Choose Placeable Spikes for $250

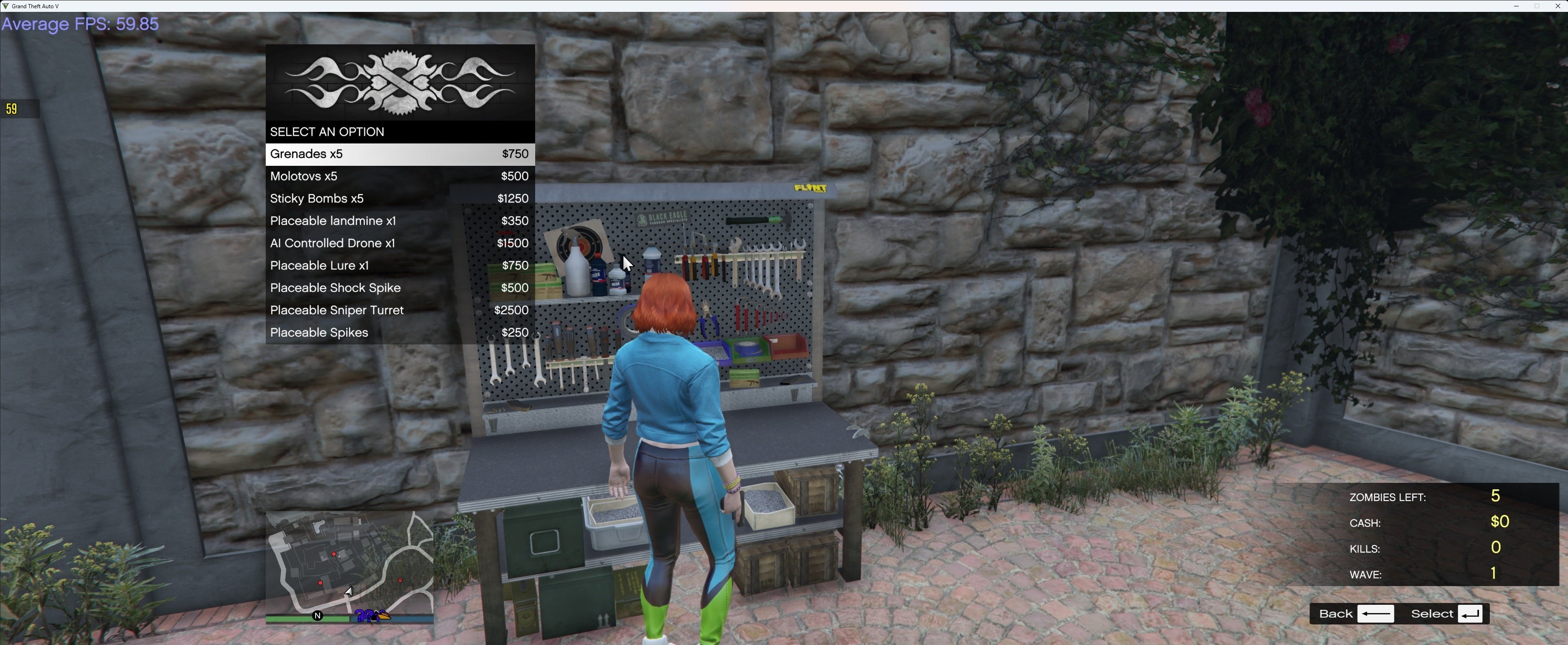(x=399, y=333)
